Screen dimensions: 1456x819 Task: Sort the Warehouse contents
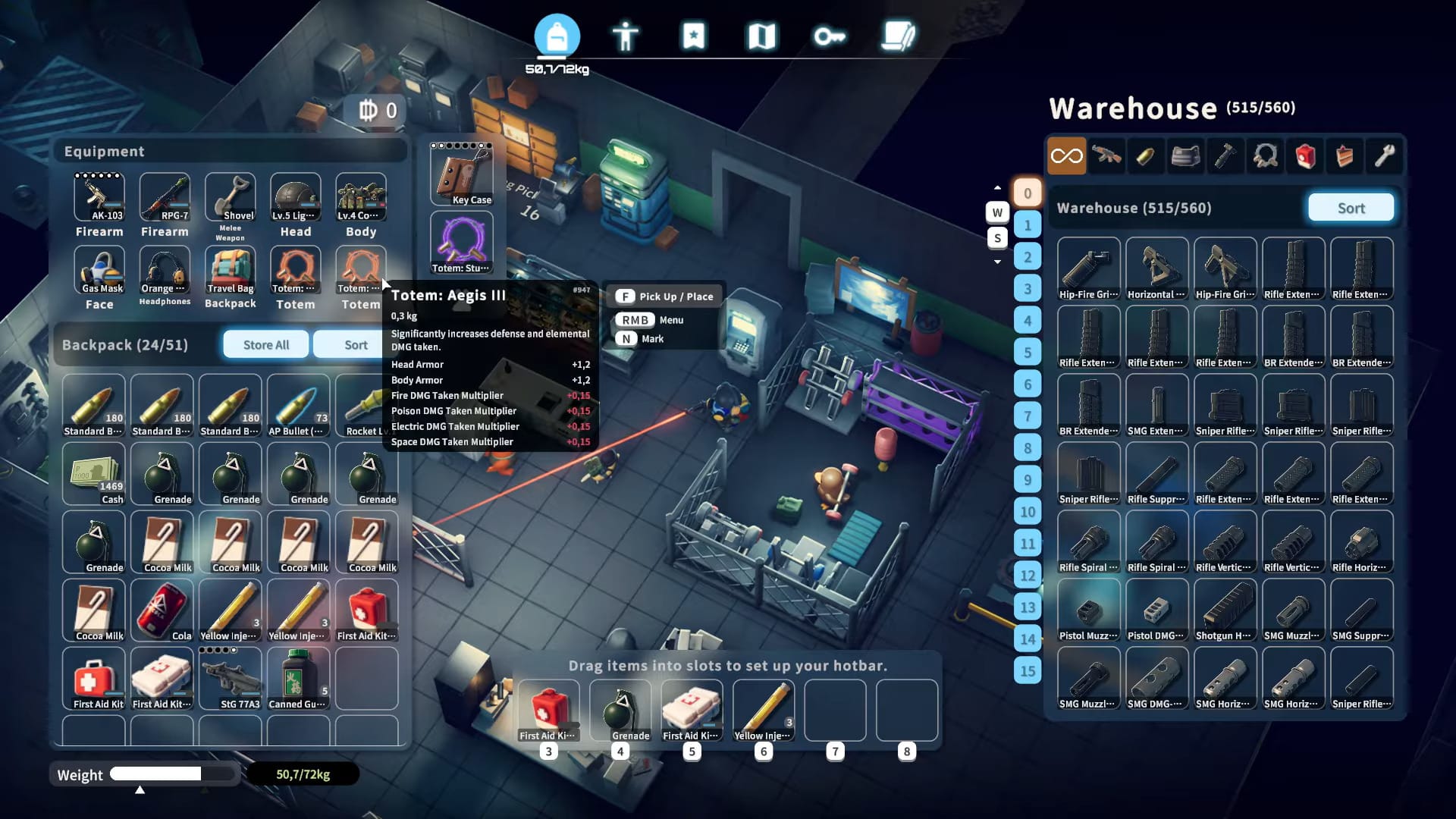[1351, 208]
